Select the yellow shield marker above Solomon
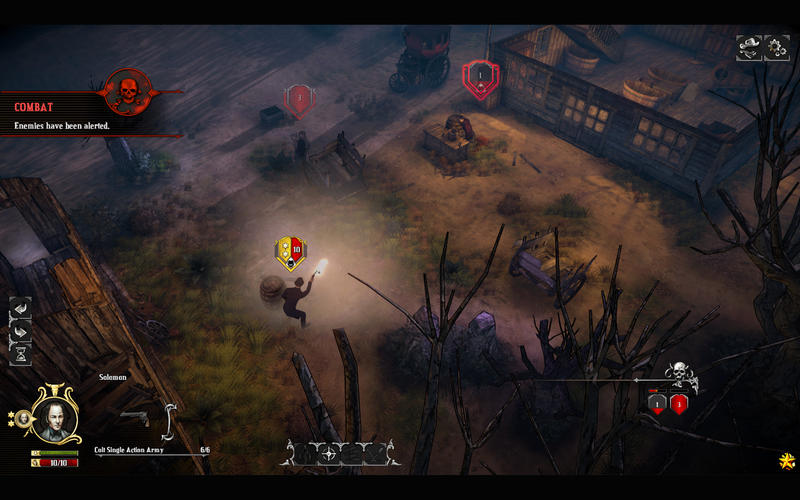Screen dimensions: 800x500 point(289,254)
